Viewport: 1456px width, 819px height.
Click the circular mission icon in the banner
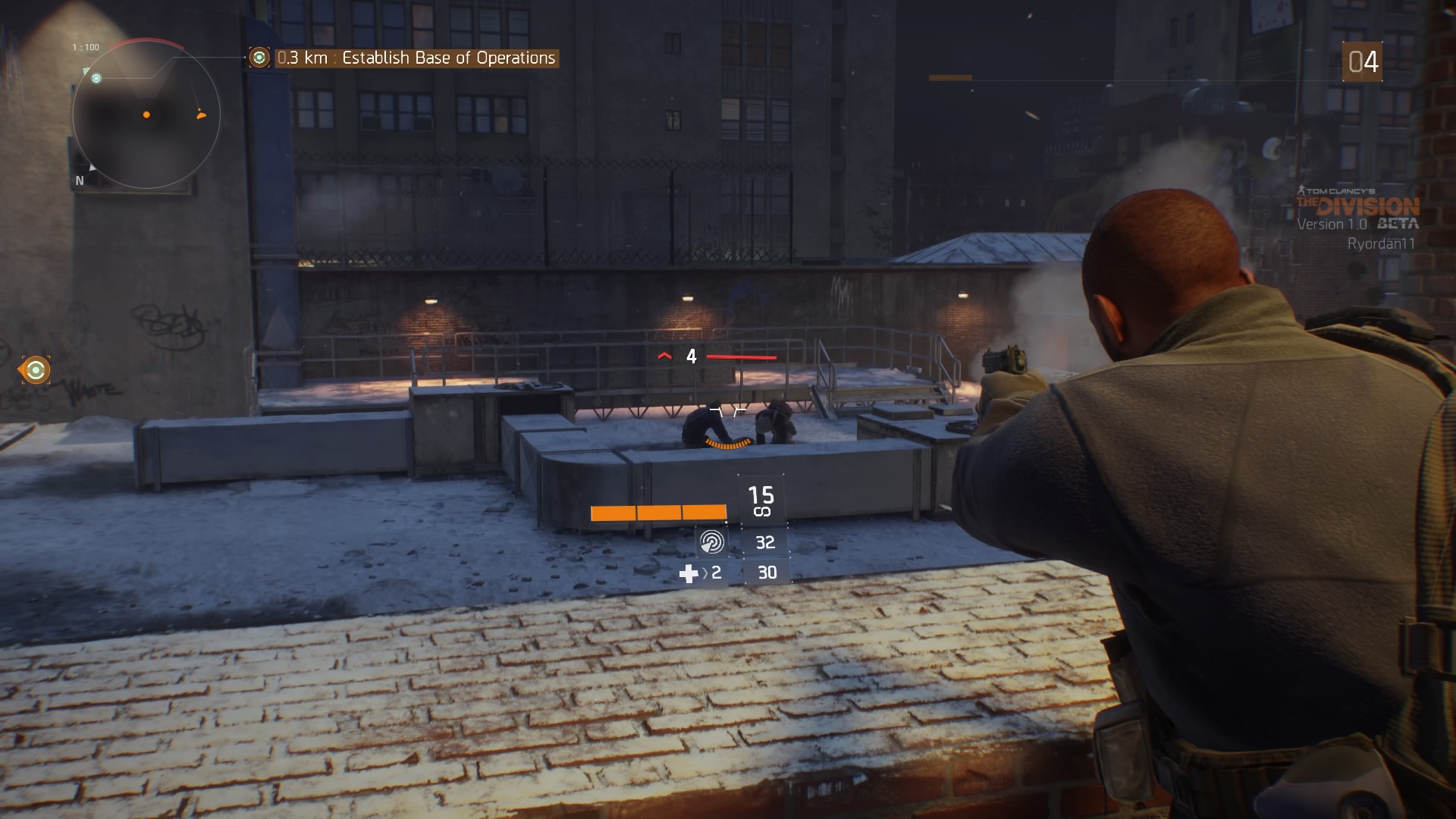pos(260,56)
